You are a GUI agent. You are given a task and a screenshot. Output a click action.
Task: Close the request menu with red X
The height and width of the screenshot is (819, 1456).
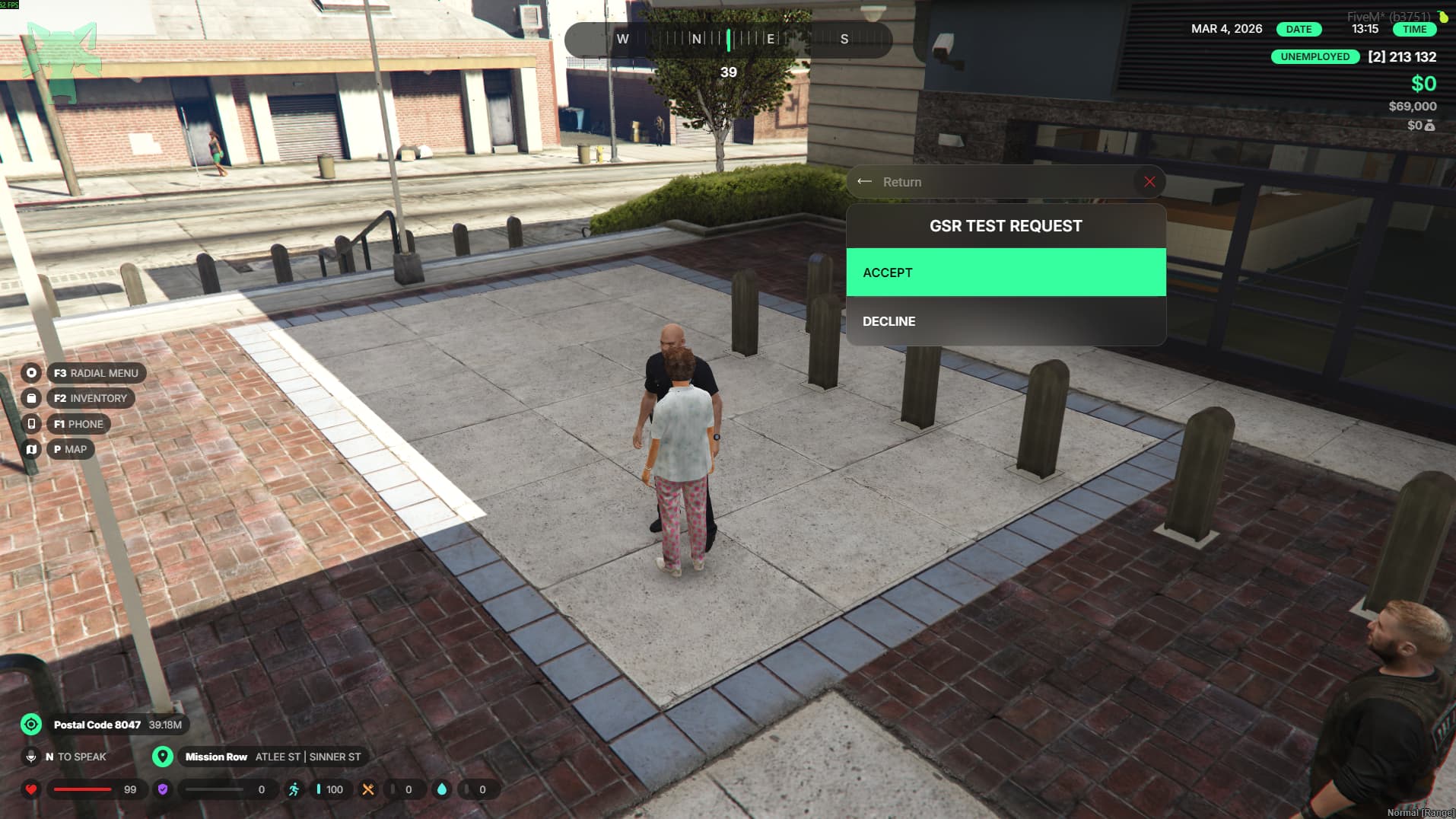[1149, 182]
